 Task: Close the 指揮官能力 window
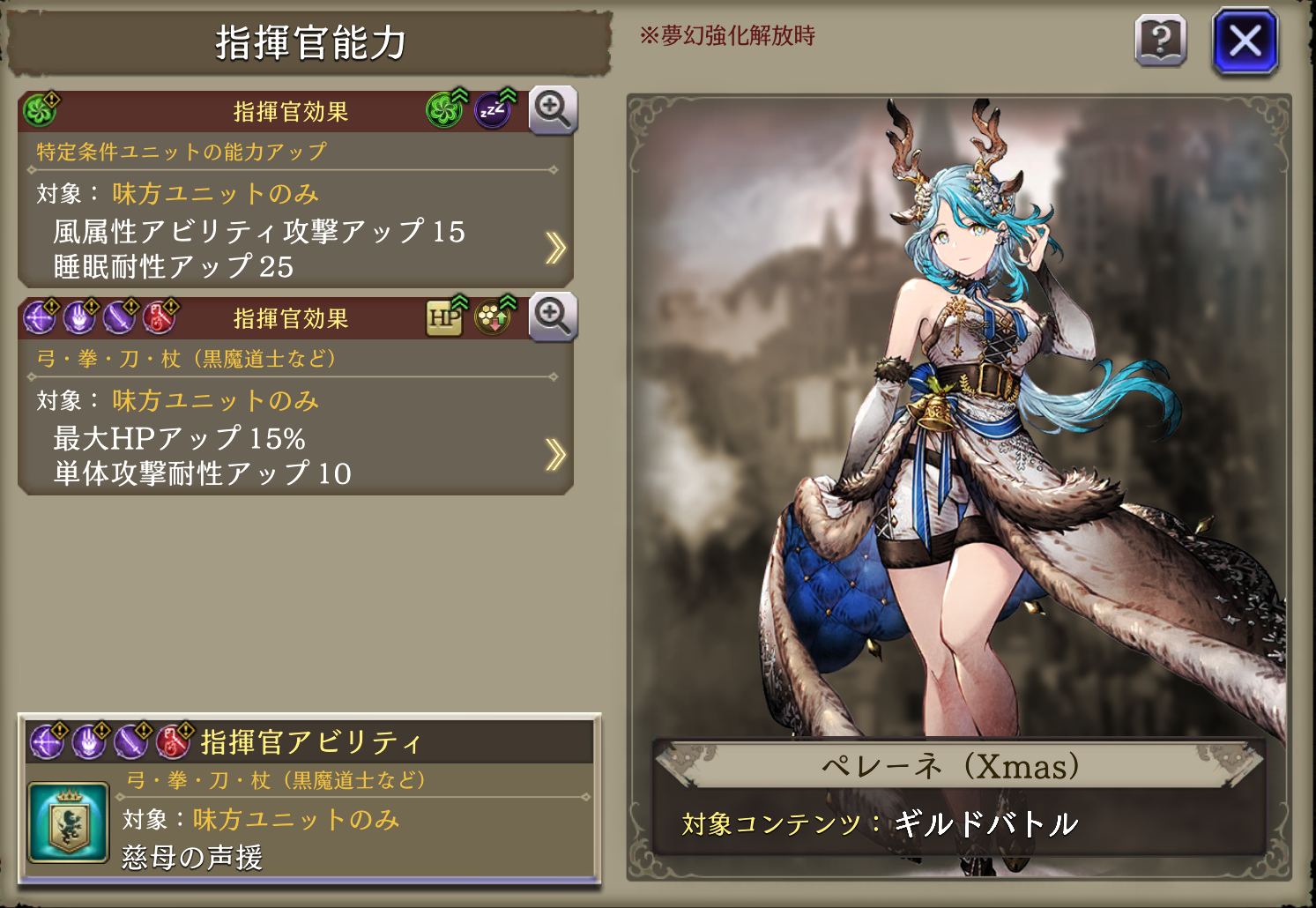click(1245, 41)
